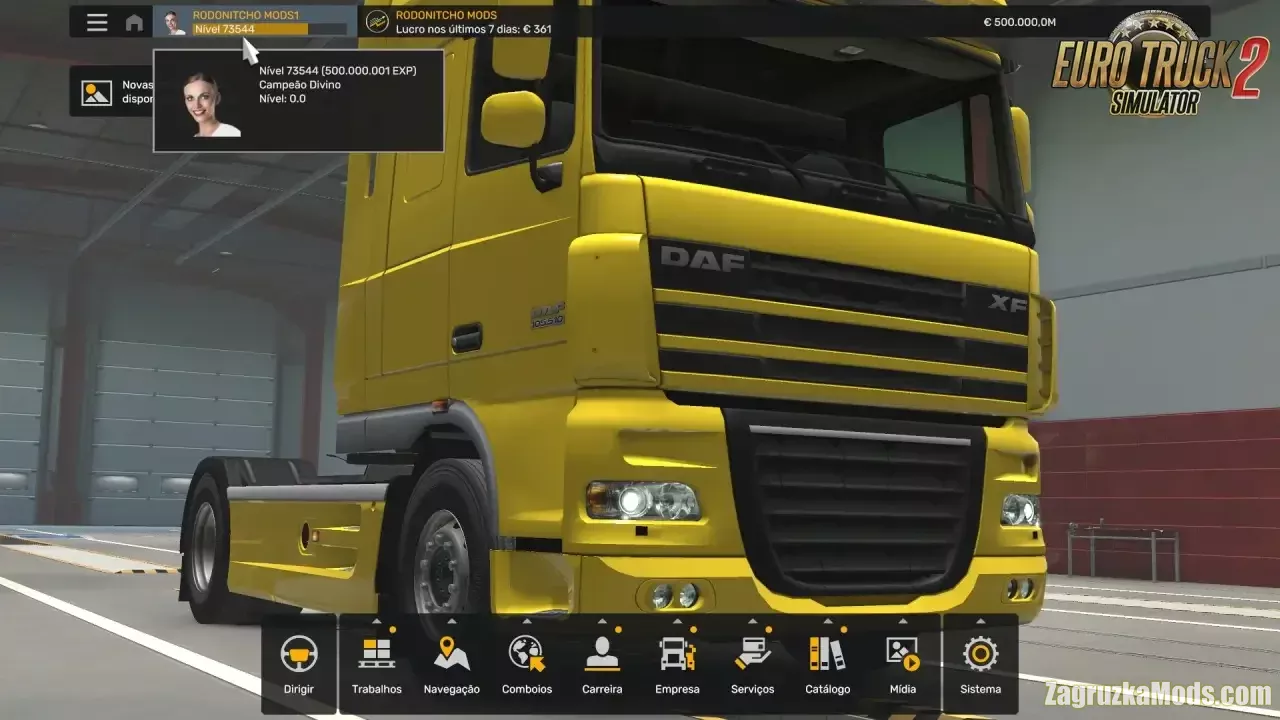Open the hamburger menu
This screenshot has height=720, width=1280.
pos(96,21)
